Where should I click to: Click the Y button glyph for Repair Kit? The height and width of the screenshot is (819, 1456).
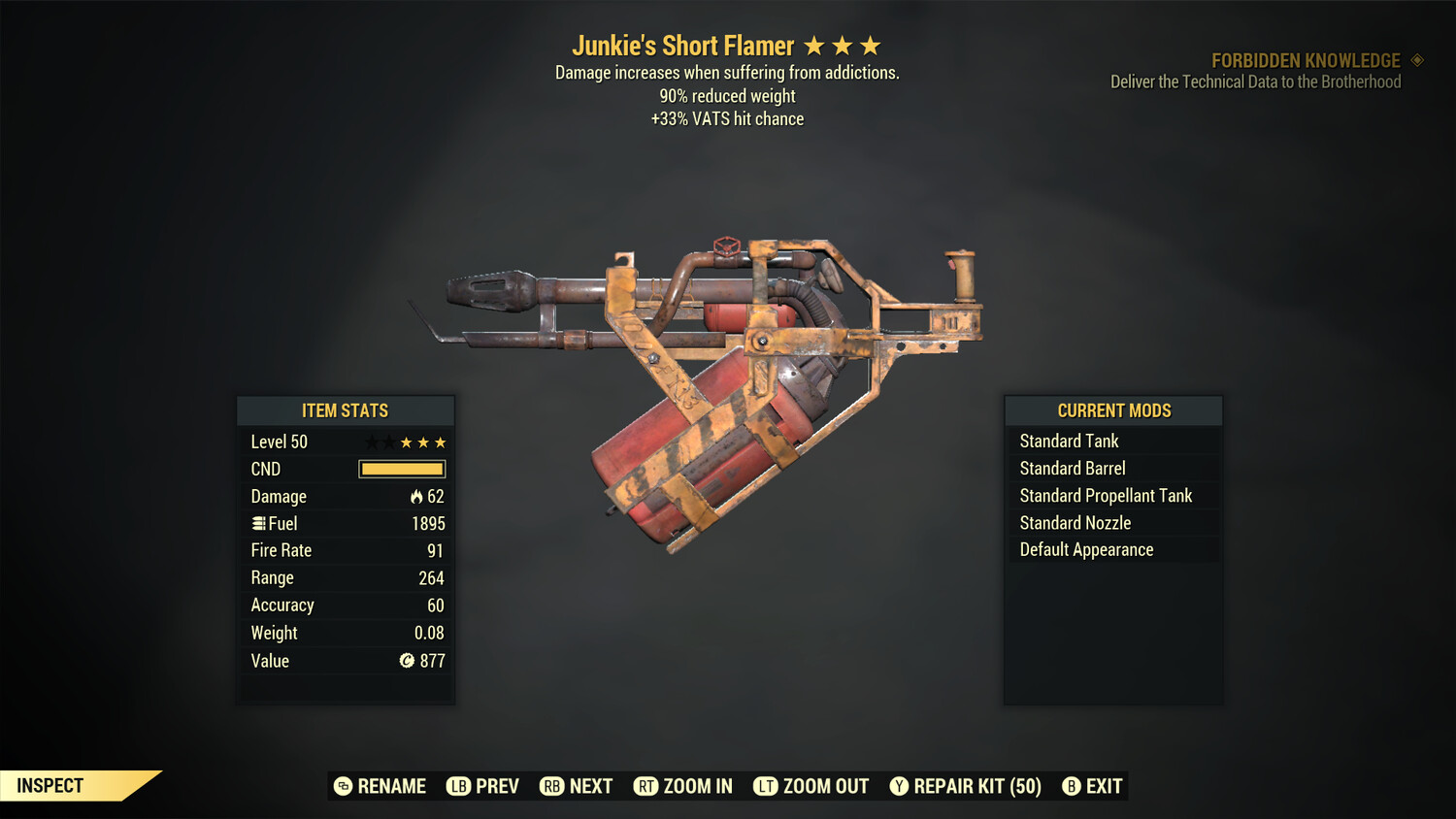pyautogui.click(x=898, y=786)
